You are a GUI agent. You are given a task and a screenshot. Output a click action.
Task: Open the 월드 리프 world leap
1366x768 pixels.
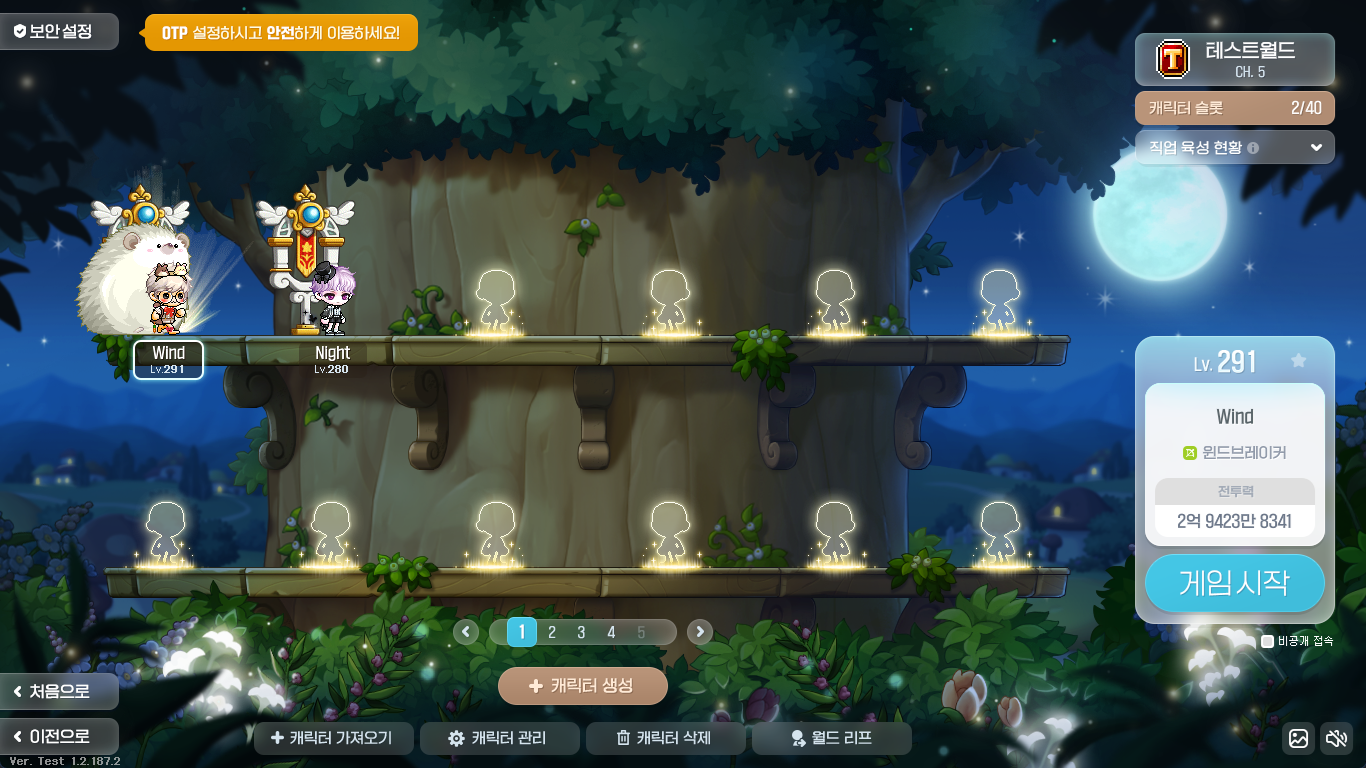(x=831, y=738)
